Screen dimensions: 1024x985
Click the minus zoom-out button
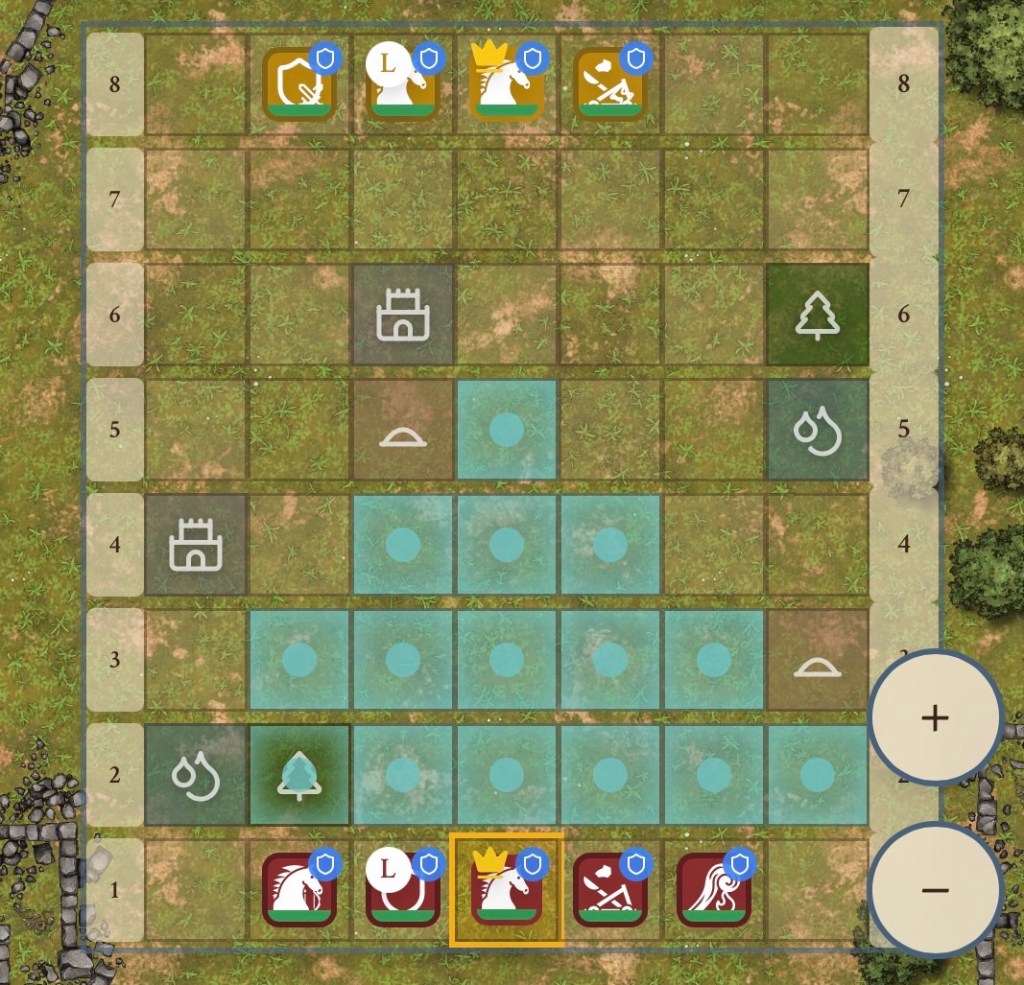934,889
